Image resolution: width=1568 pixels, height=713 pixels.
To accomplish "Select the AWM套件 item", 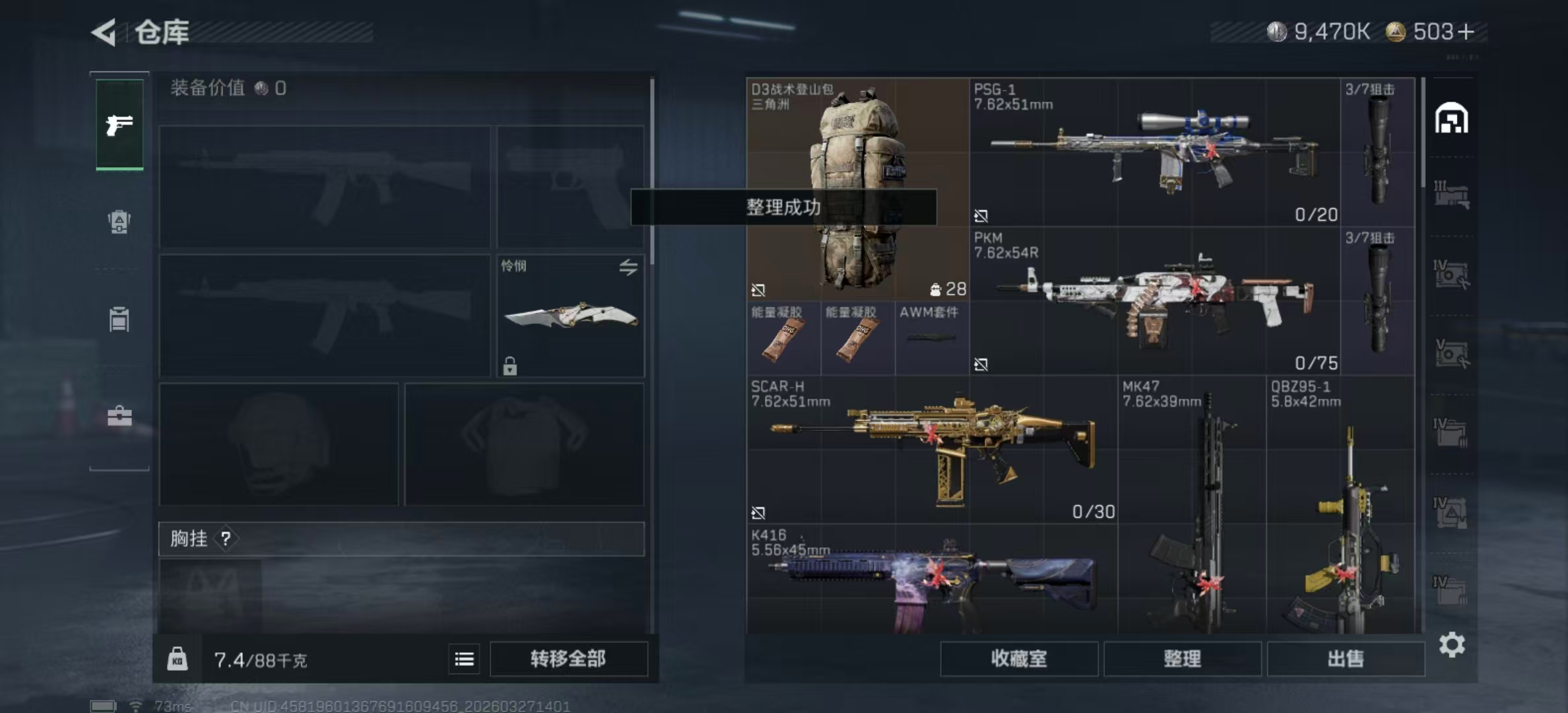I will coord(931,337).
